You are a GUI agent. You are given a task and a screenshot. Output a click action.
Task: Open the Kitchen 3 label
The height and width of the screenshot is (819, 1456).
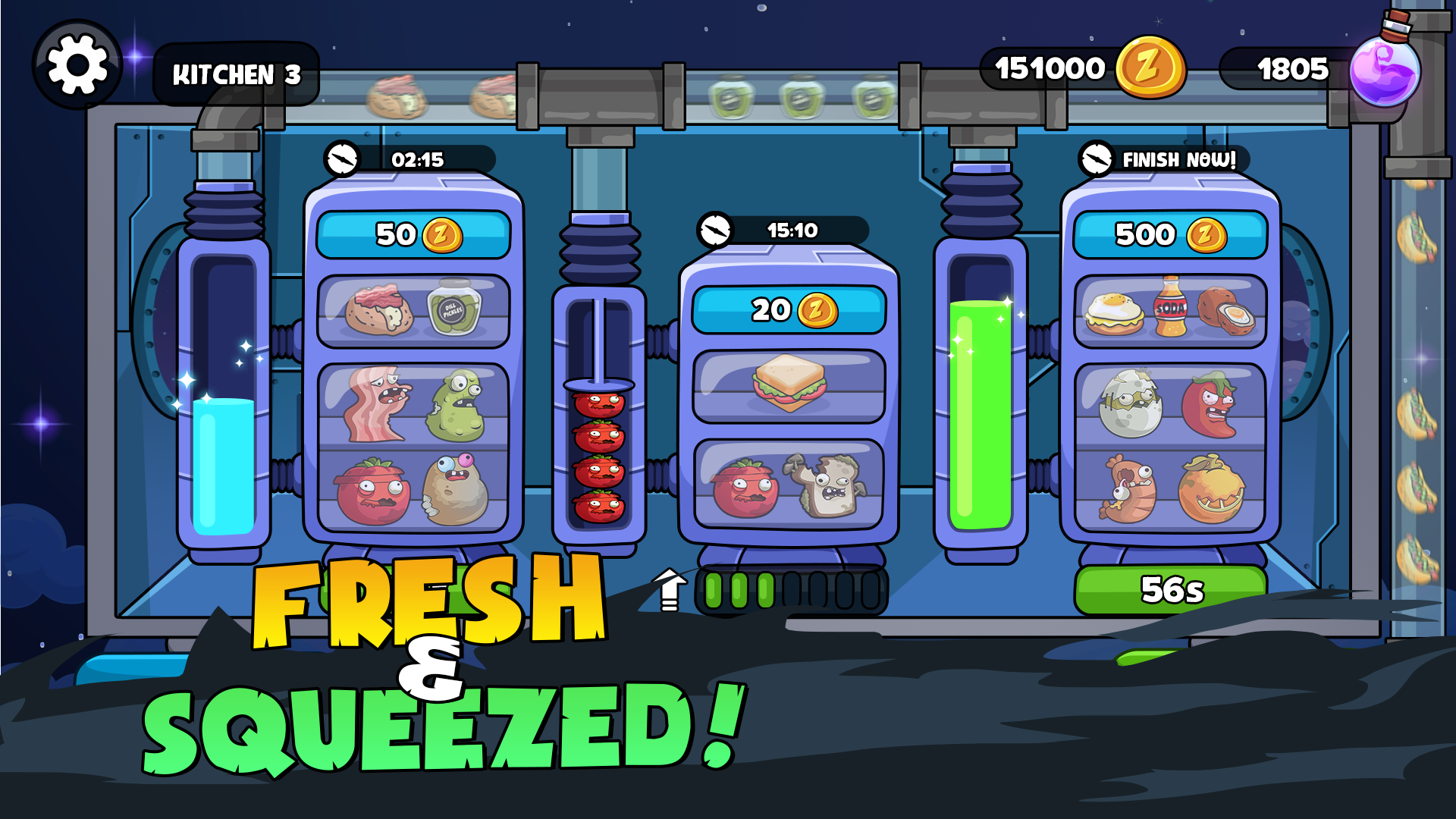[x=235, y=75]
